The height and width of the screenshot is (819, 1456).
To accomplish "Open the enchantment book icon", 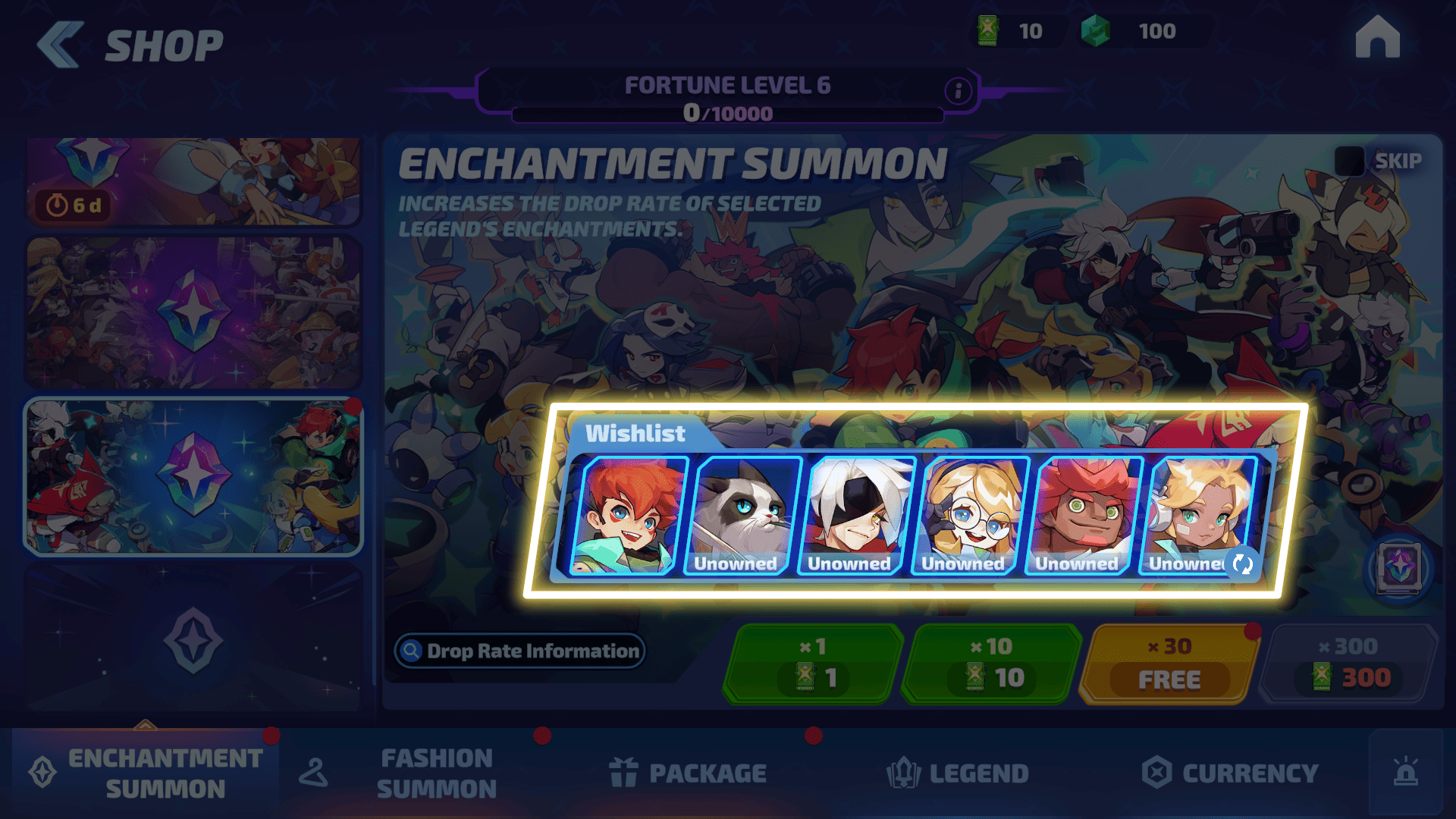I will click(1399, 567).
